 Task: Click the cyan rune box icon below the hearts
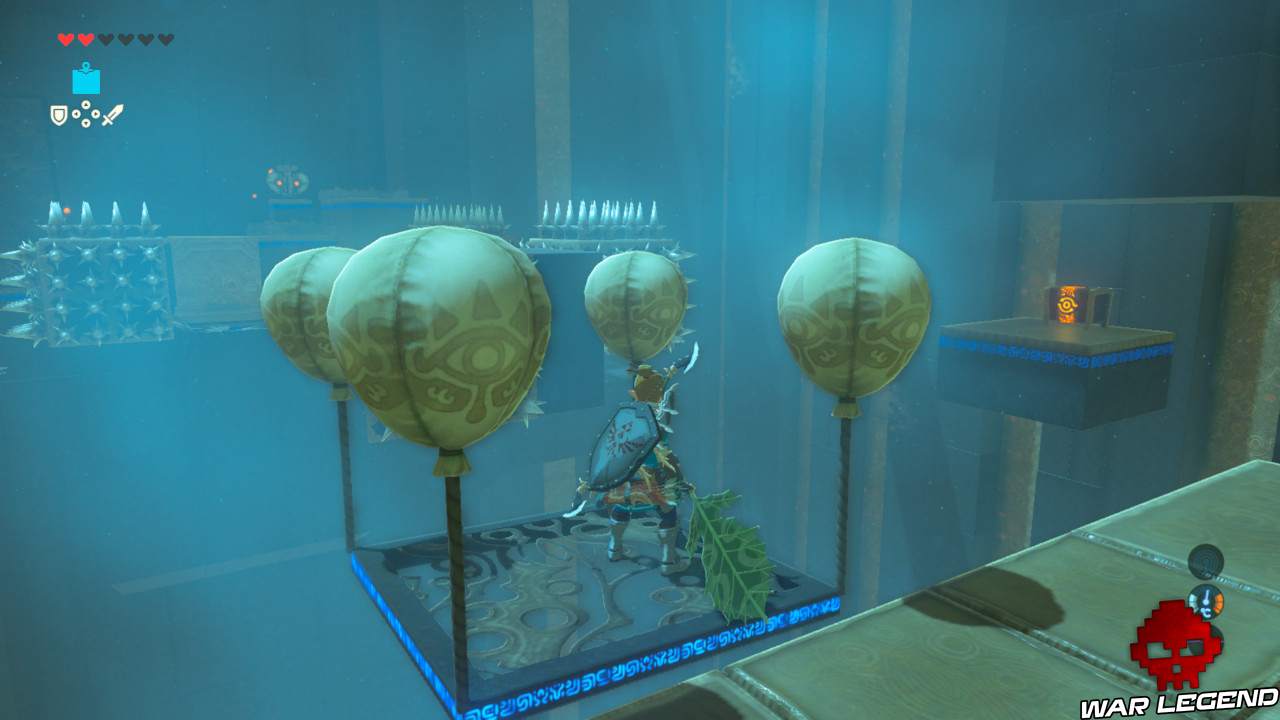86,80
